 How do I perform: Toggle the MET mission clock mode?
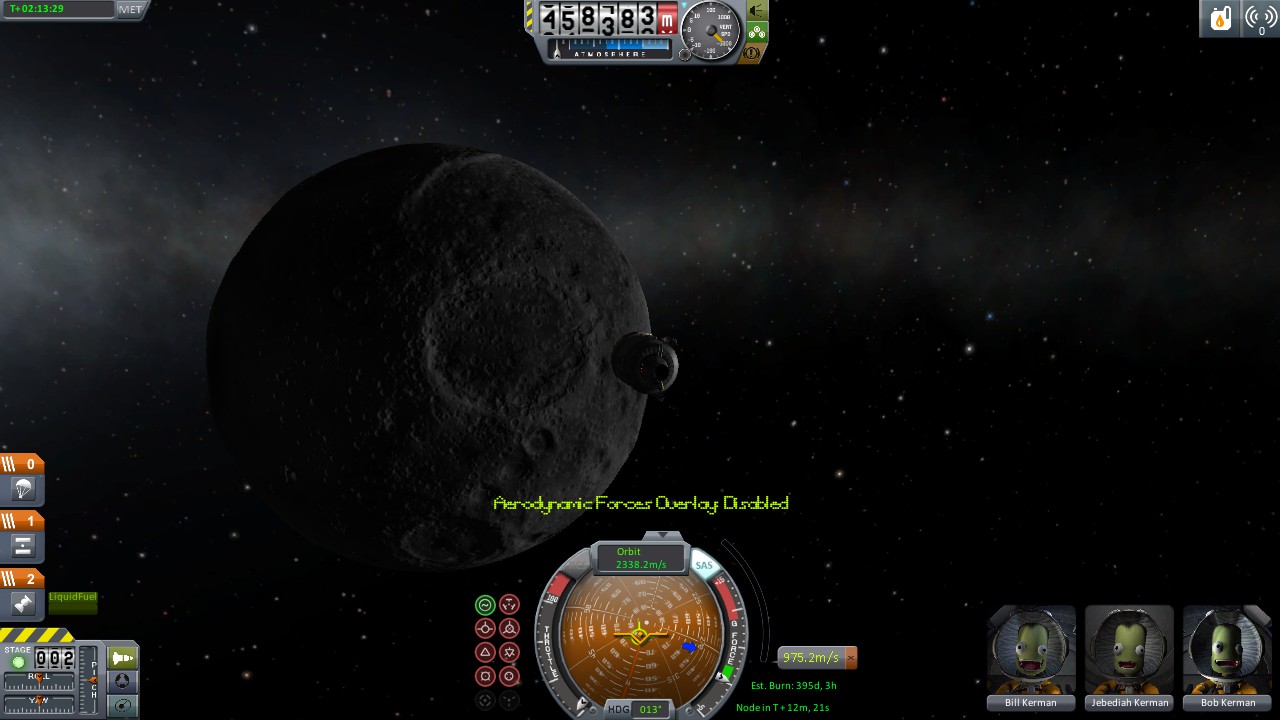click(130, 9)
